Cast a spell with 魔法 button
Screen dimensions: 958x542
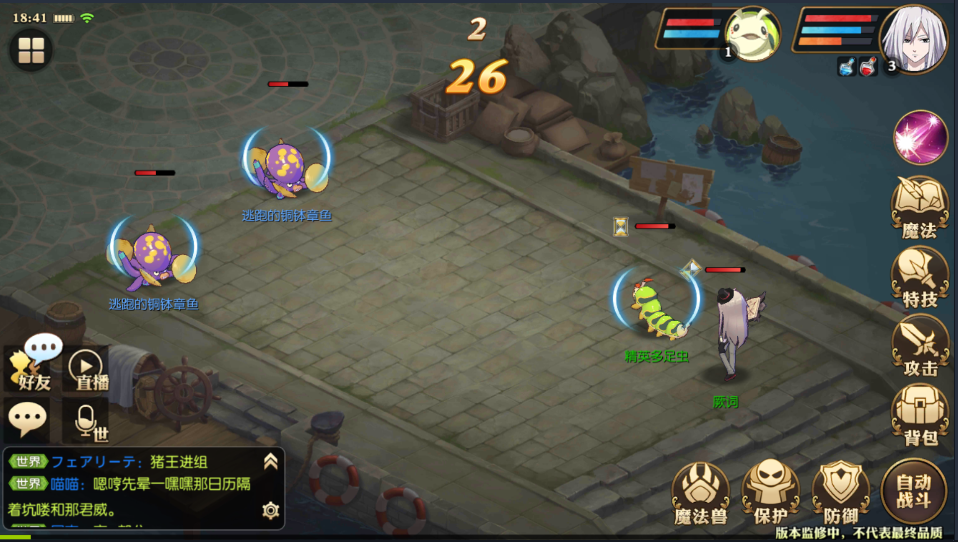[x=919, y=206]
